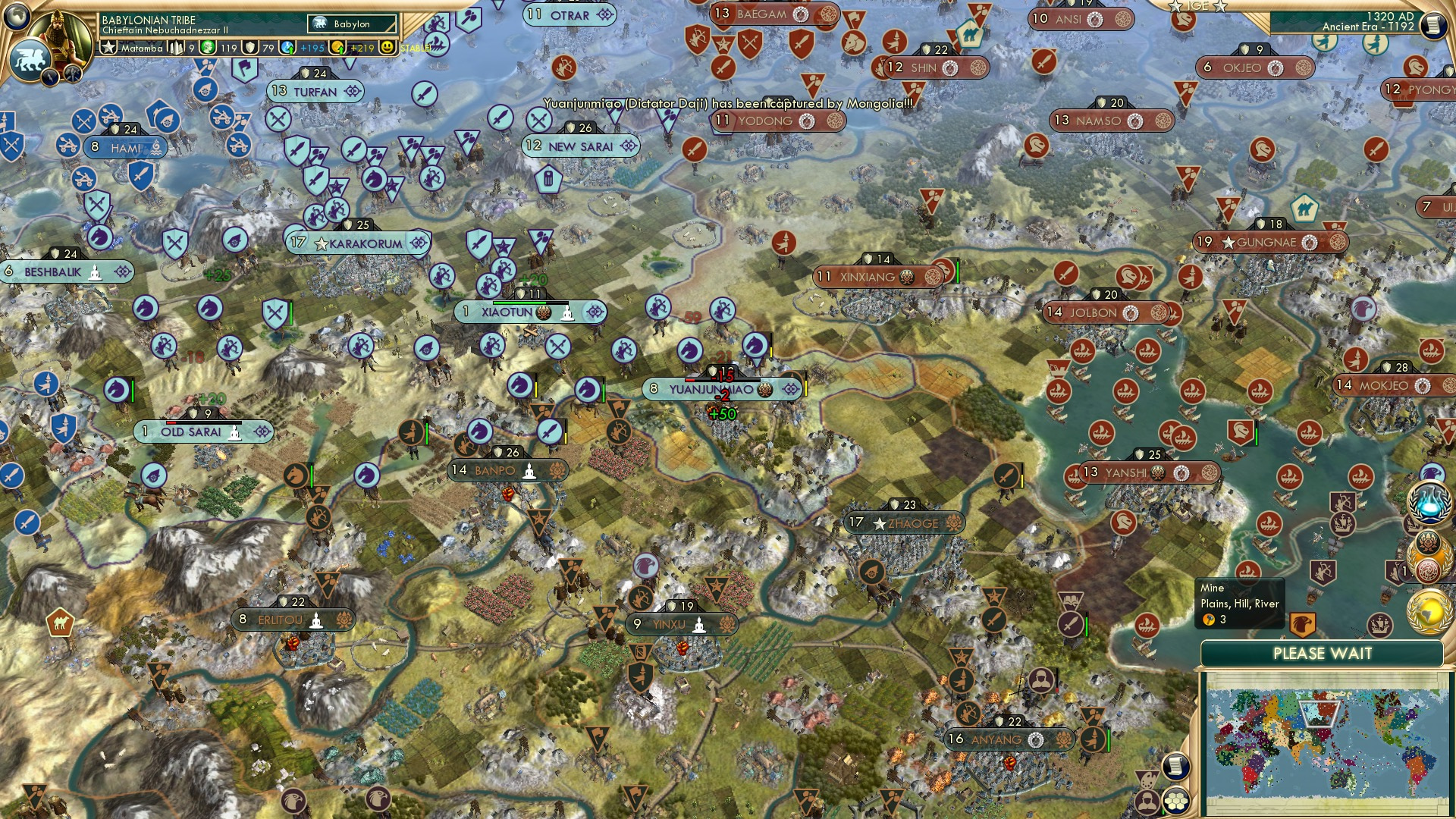Click the Matamba city-state star icon
The image size is (1456, 819).
[108, 47]
